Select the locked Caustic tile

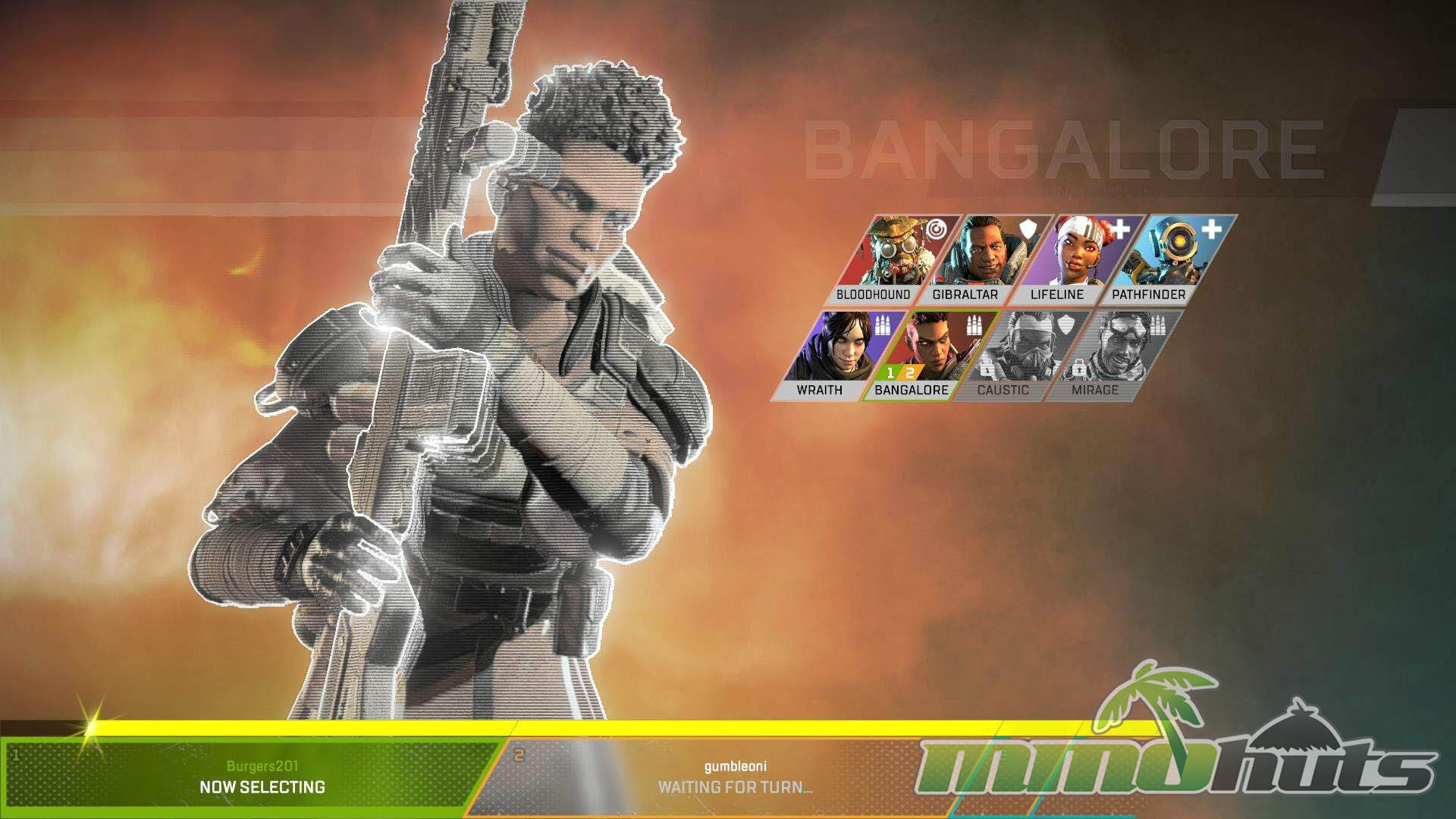tap(1013, 355)
